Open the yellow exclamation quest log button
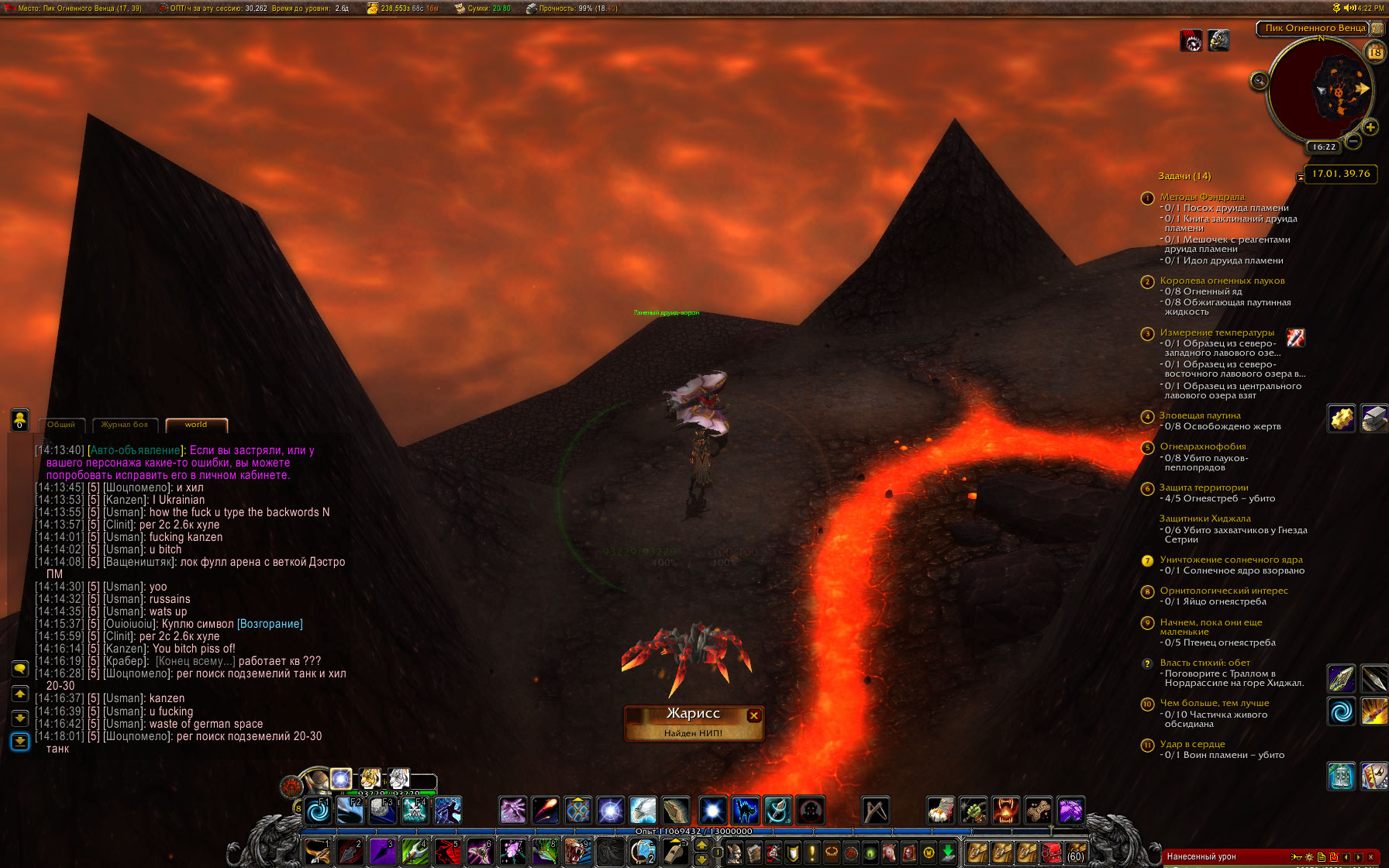Image resolution: width=1389 pixels, height=868 pixels. 812,852
